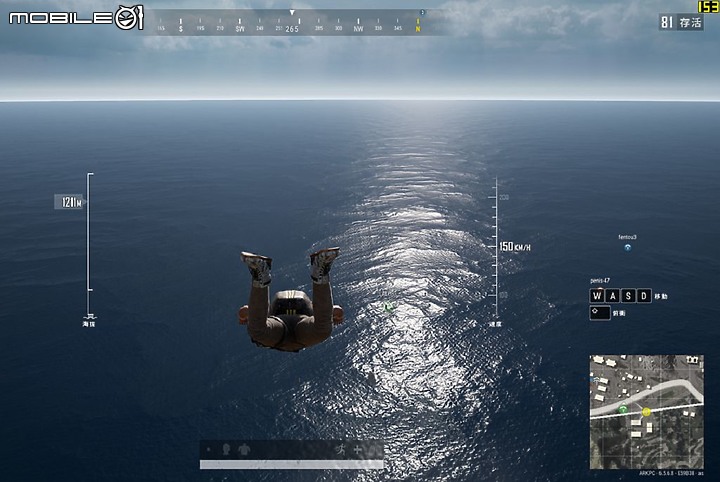The image size is (720, 482).
Task: Click the vest equipment status icon
Action: click(246, 449)
